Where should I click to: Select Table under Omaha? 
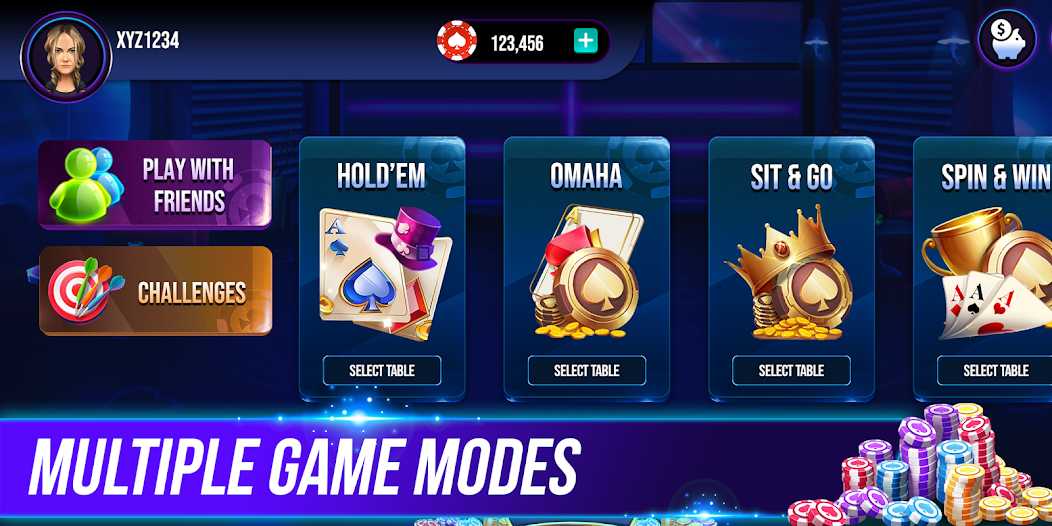tap(586, 370)
